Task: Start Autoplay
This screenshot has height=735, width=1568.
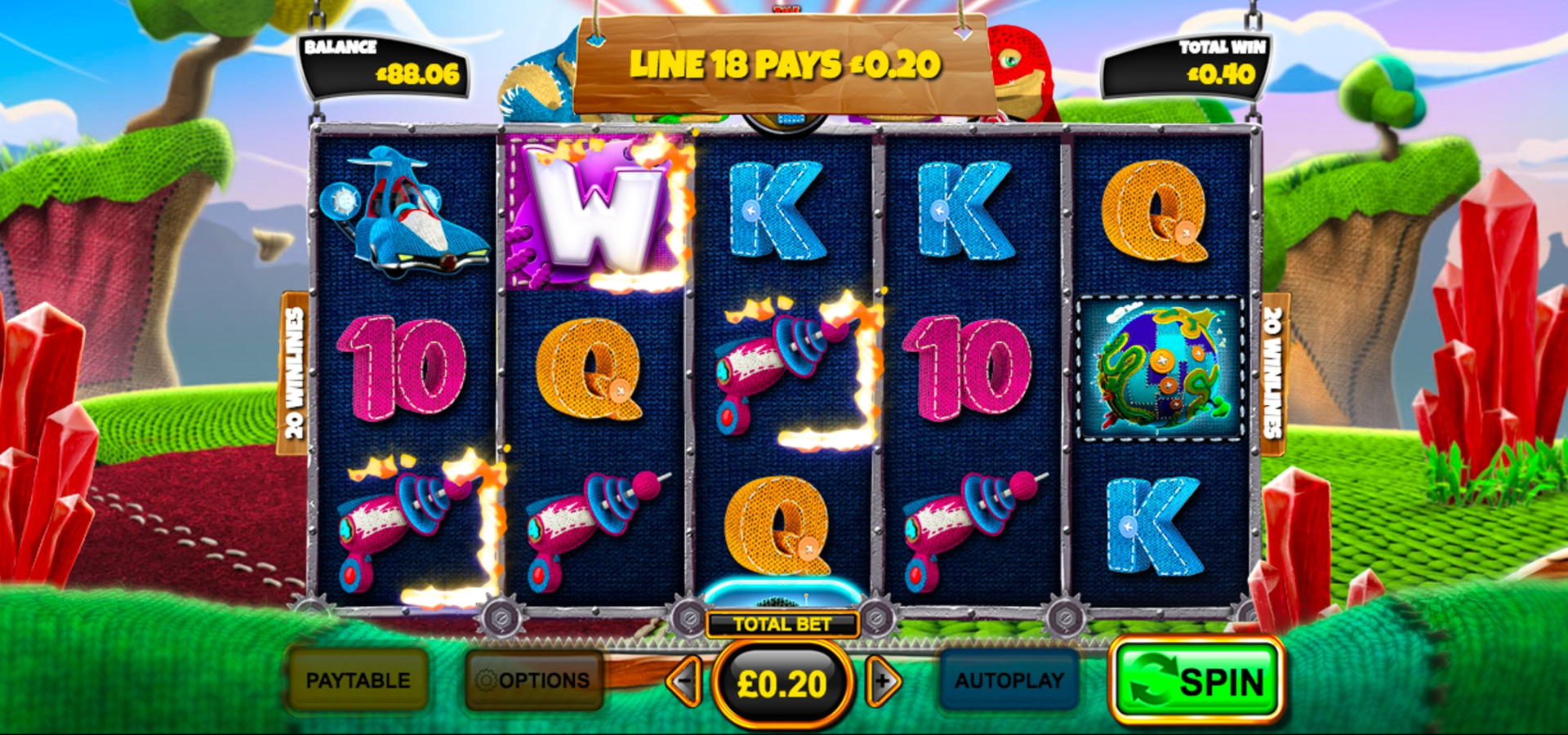Action: [x=1009, y=680]
